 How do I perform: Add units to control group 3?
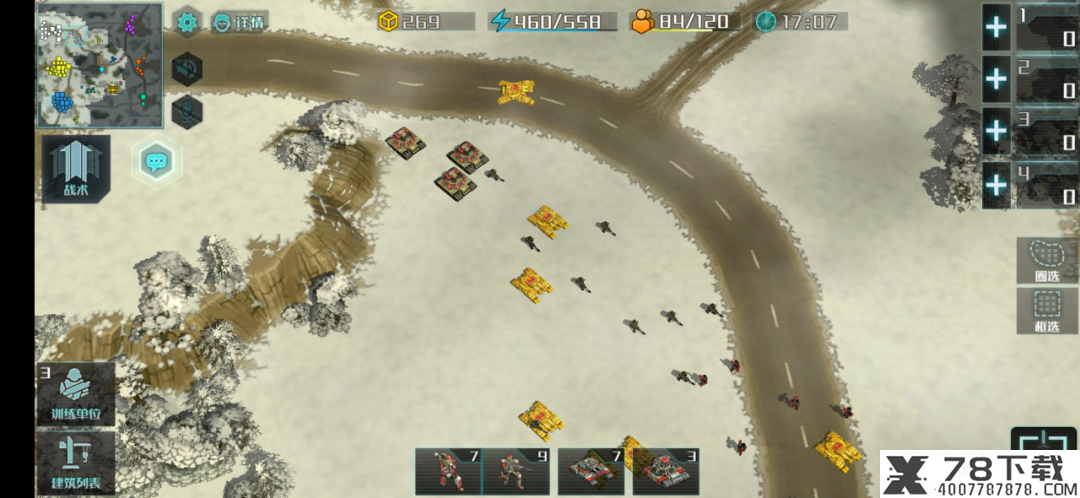click(996, 131)
